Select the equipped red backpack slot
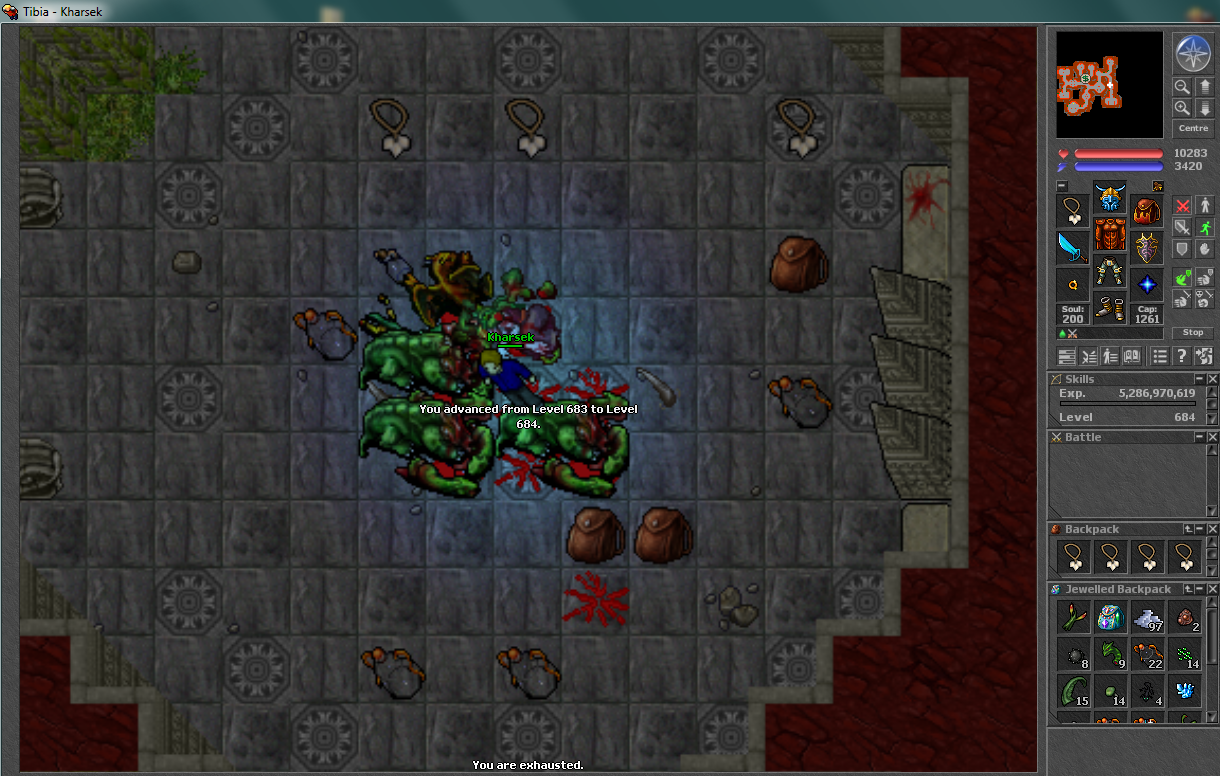This screenshot has width=1220, height=776. (x=1147, y=211)
